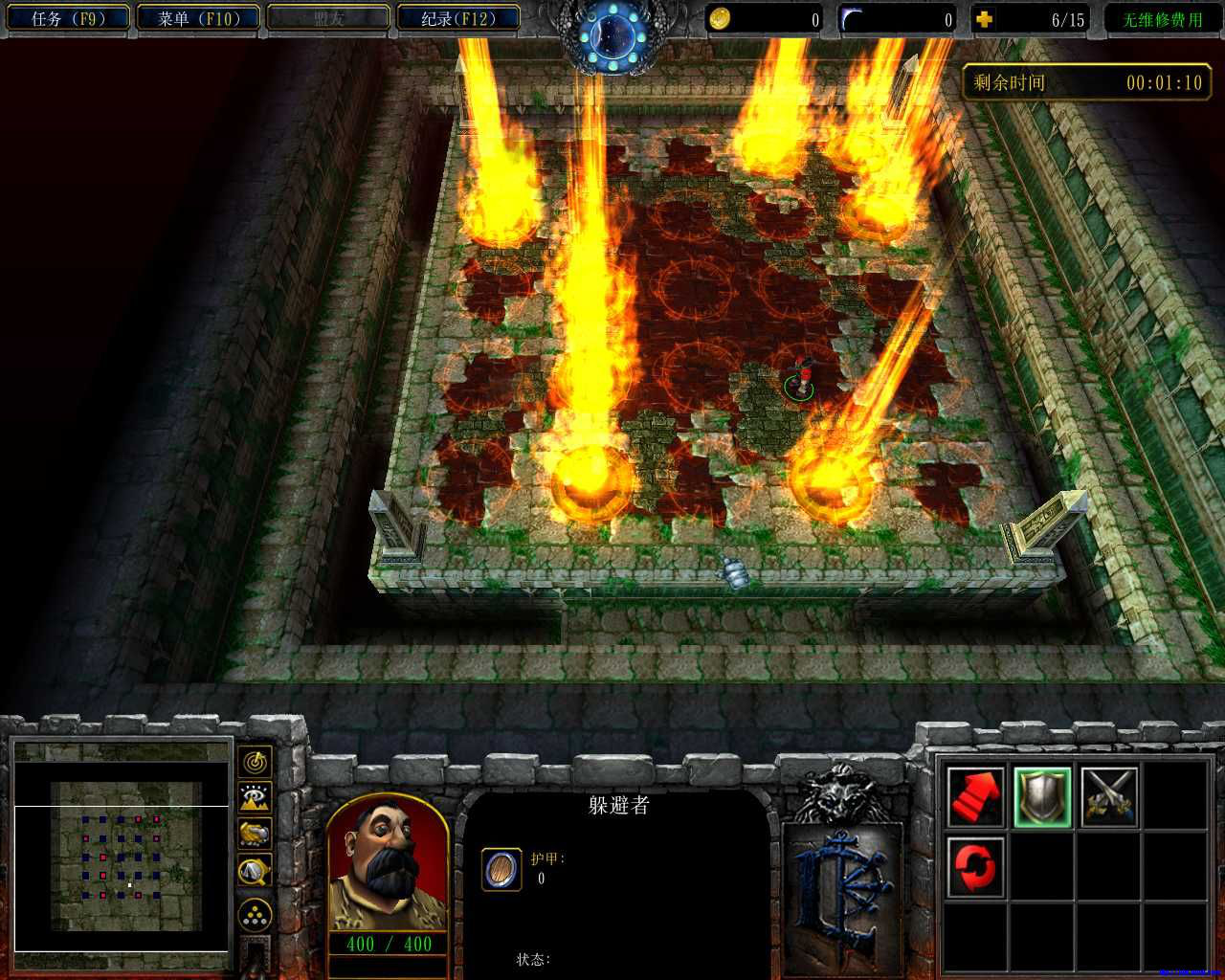Select the red arrow Move command
The height and width of the screenshot is (980, 1225).
[x=975, y=796]
